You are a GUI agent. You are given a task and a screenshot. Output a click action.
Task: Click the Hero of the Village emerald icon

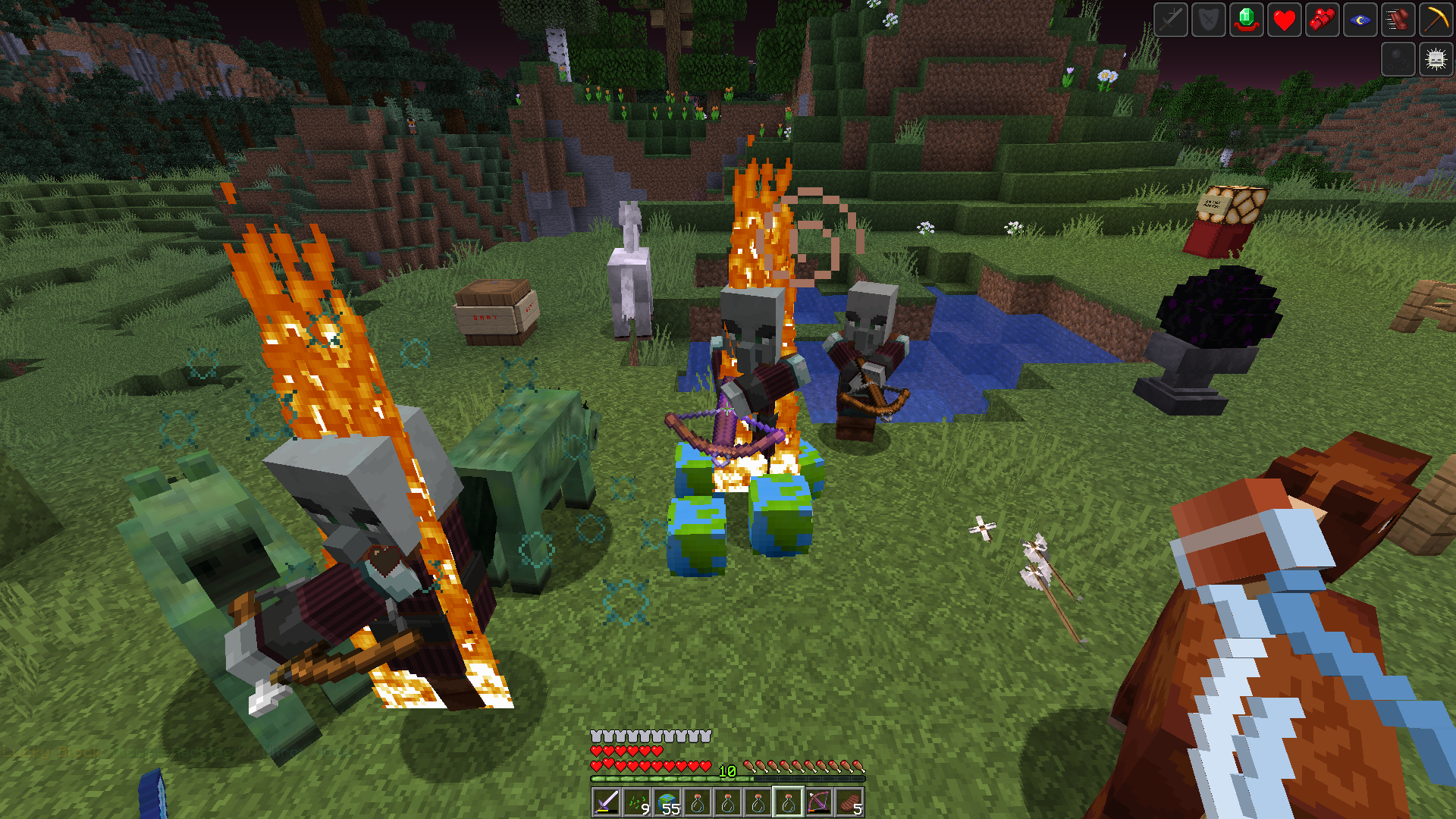point(1247,20)
